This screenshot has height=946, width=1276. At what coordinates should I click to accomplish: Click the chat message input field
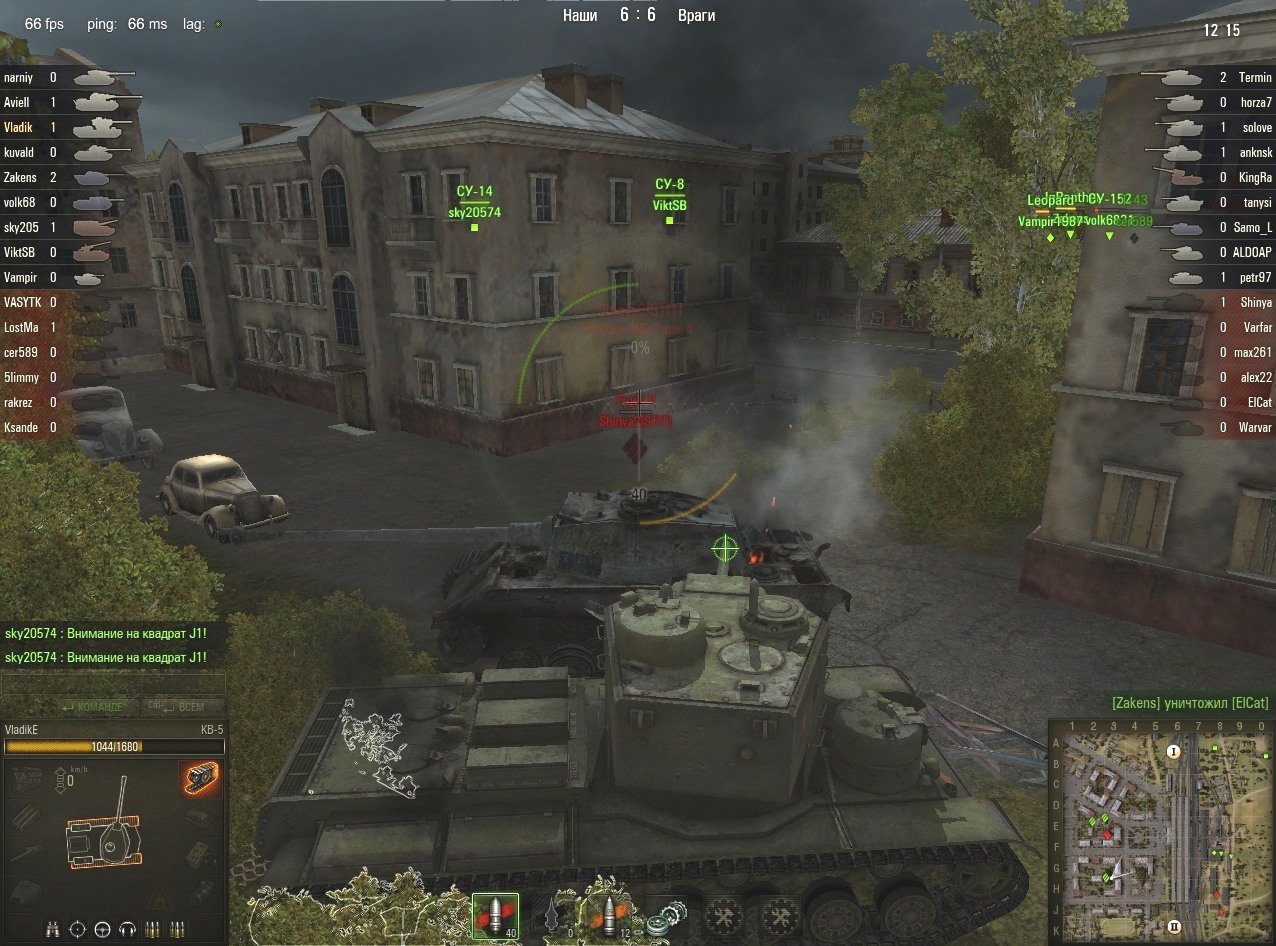(112, 685)
